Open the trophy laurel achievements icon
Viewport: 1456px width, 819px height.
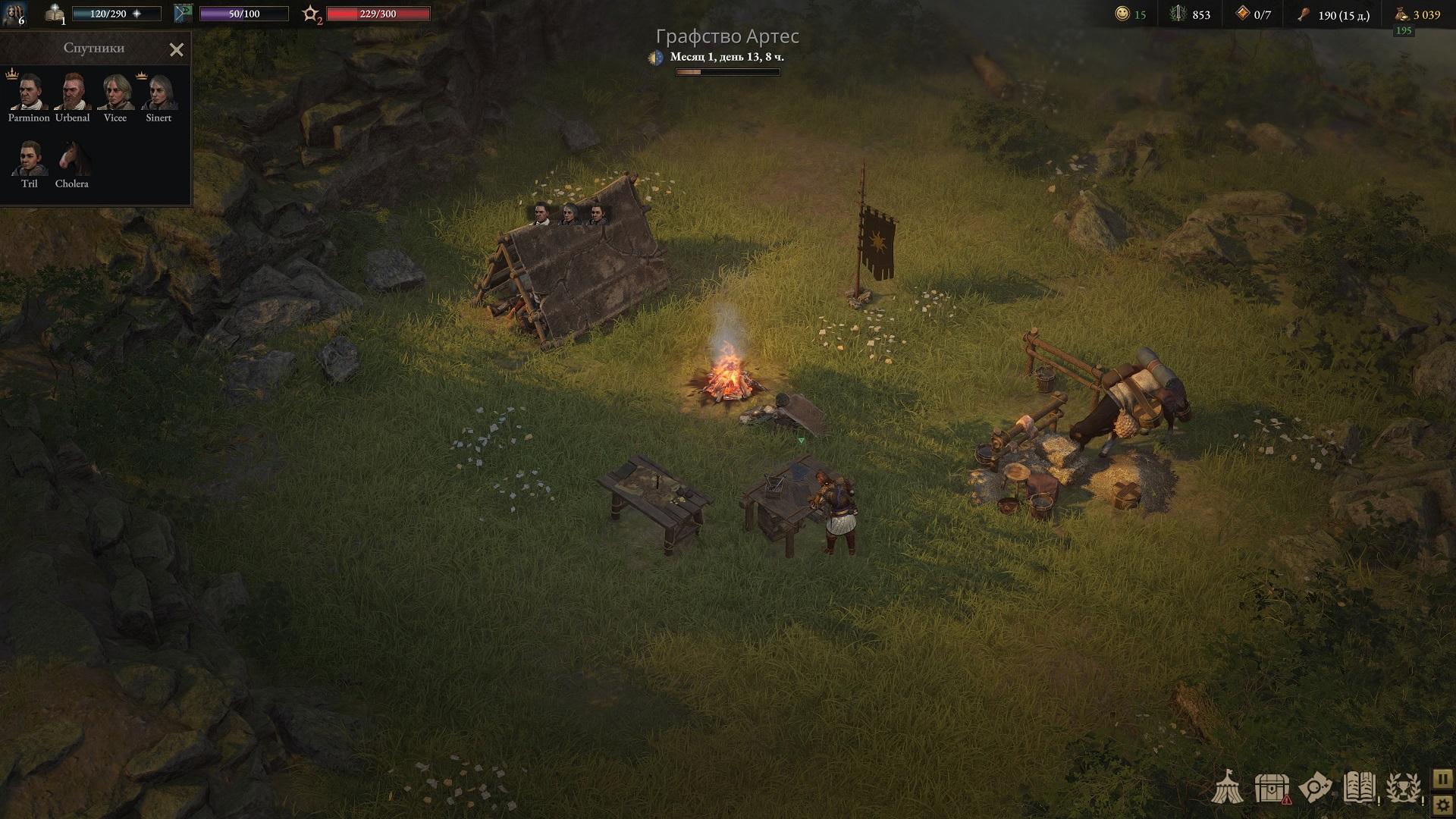[1403, 788]
